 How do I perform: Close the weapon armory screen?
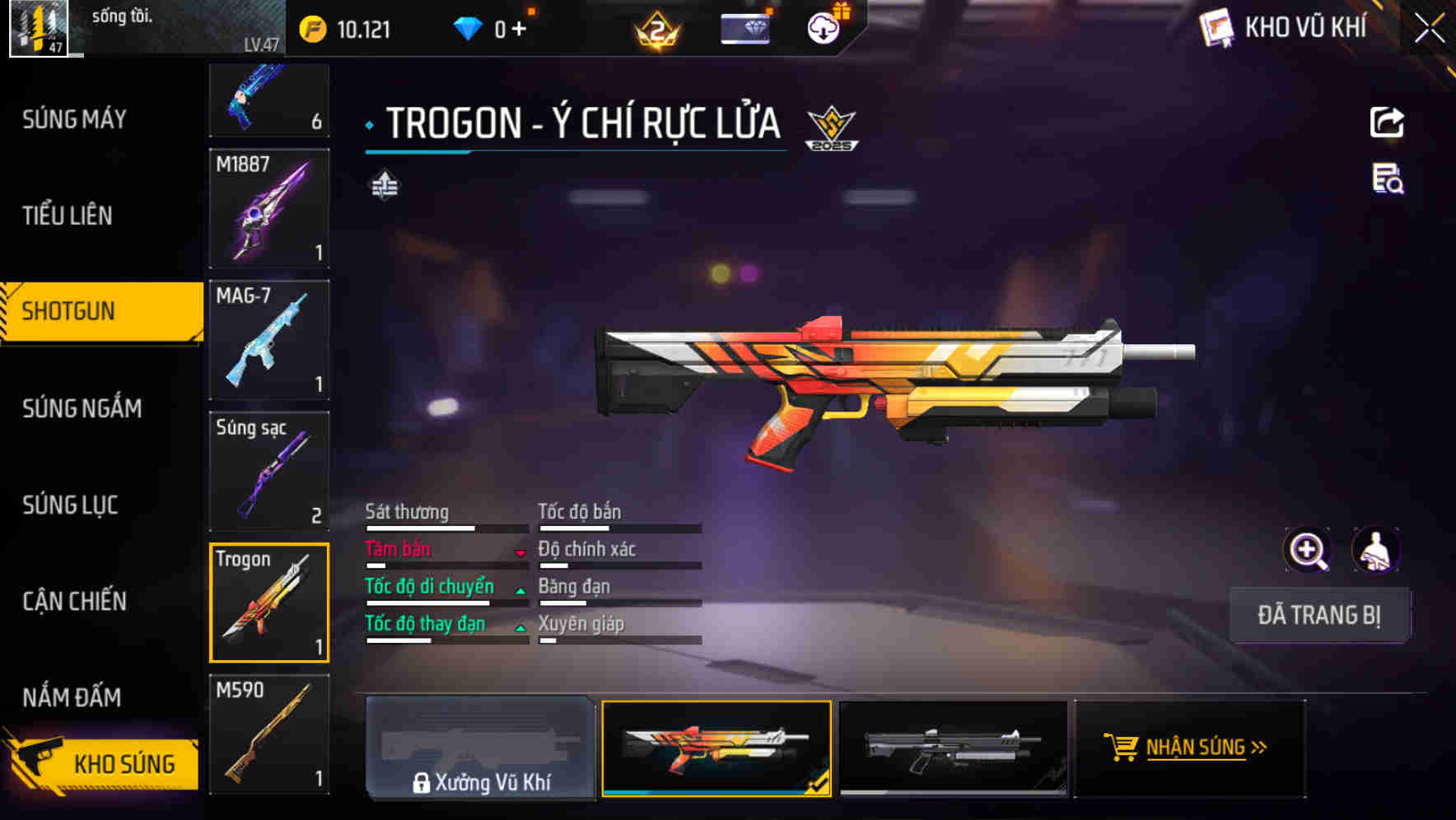coord(1429,29)
